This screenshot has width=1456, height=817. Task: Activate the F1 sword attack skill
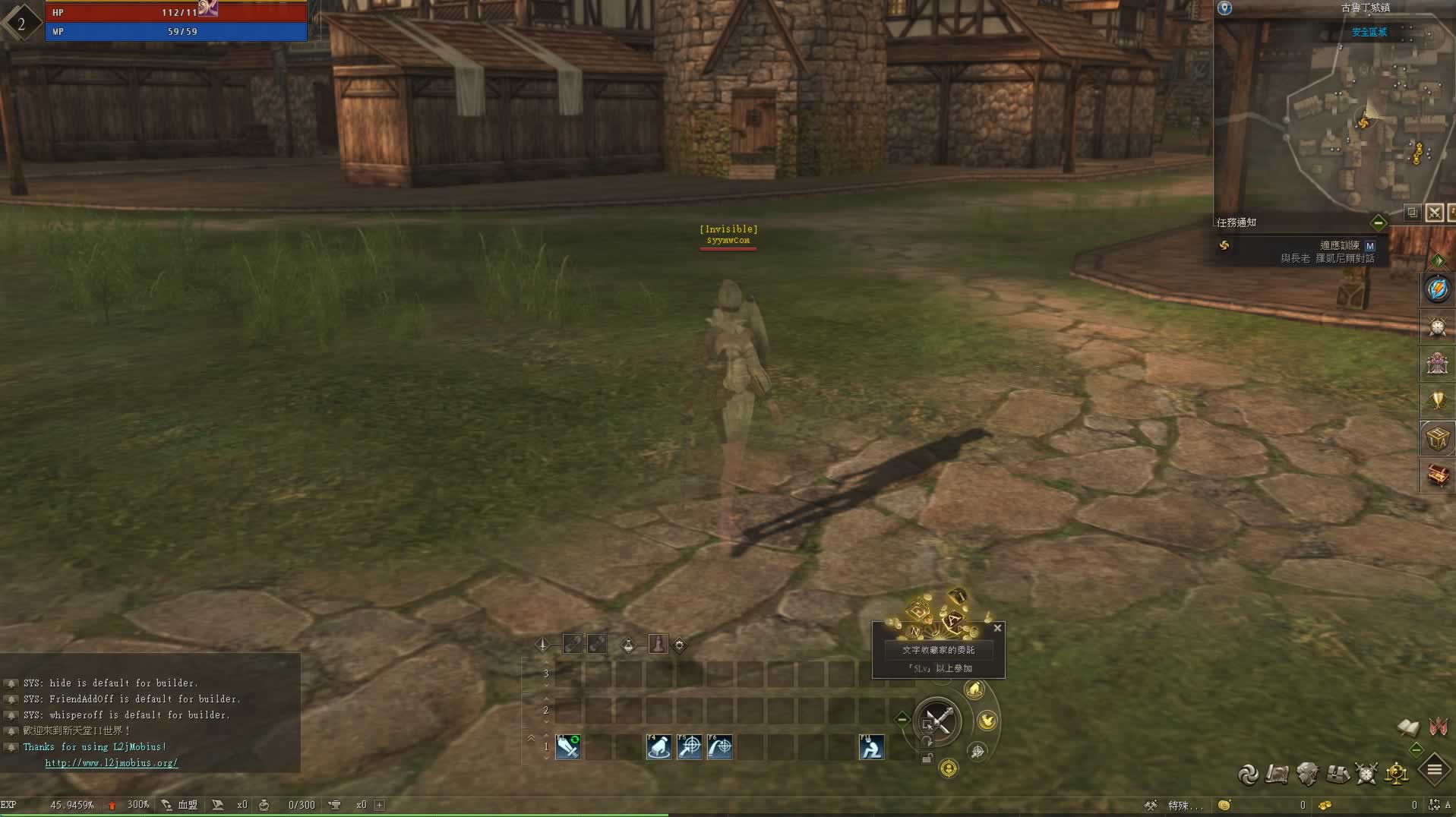point(567,747)
